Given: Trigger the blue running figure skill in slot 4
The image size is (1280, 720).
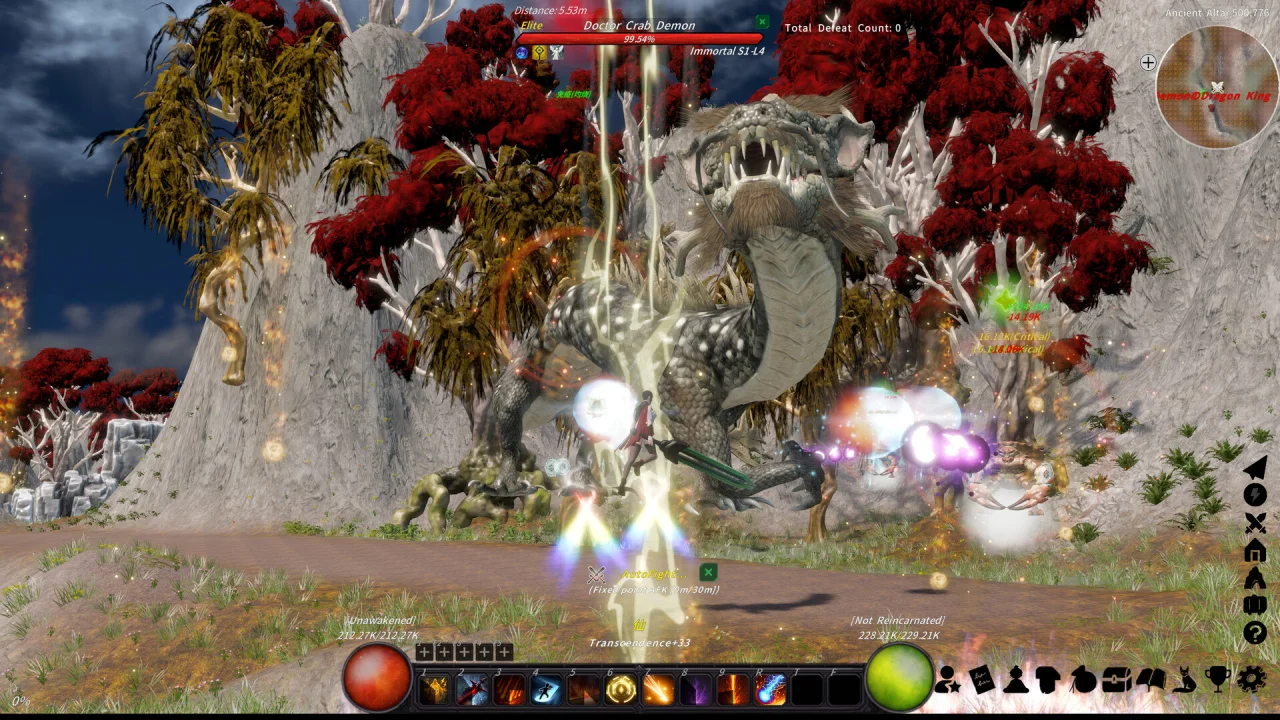Looking at the screenshot, I should pos(546,689).
